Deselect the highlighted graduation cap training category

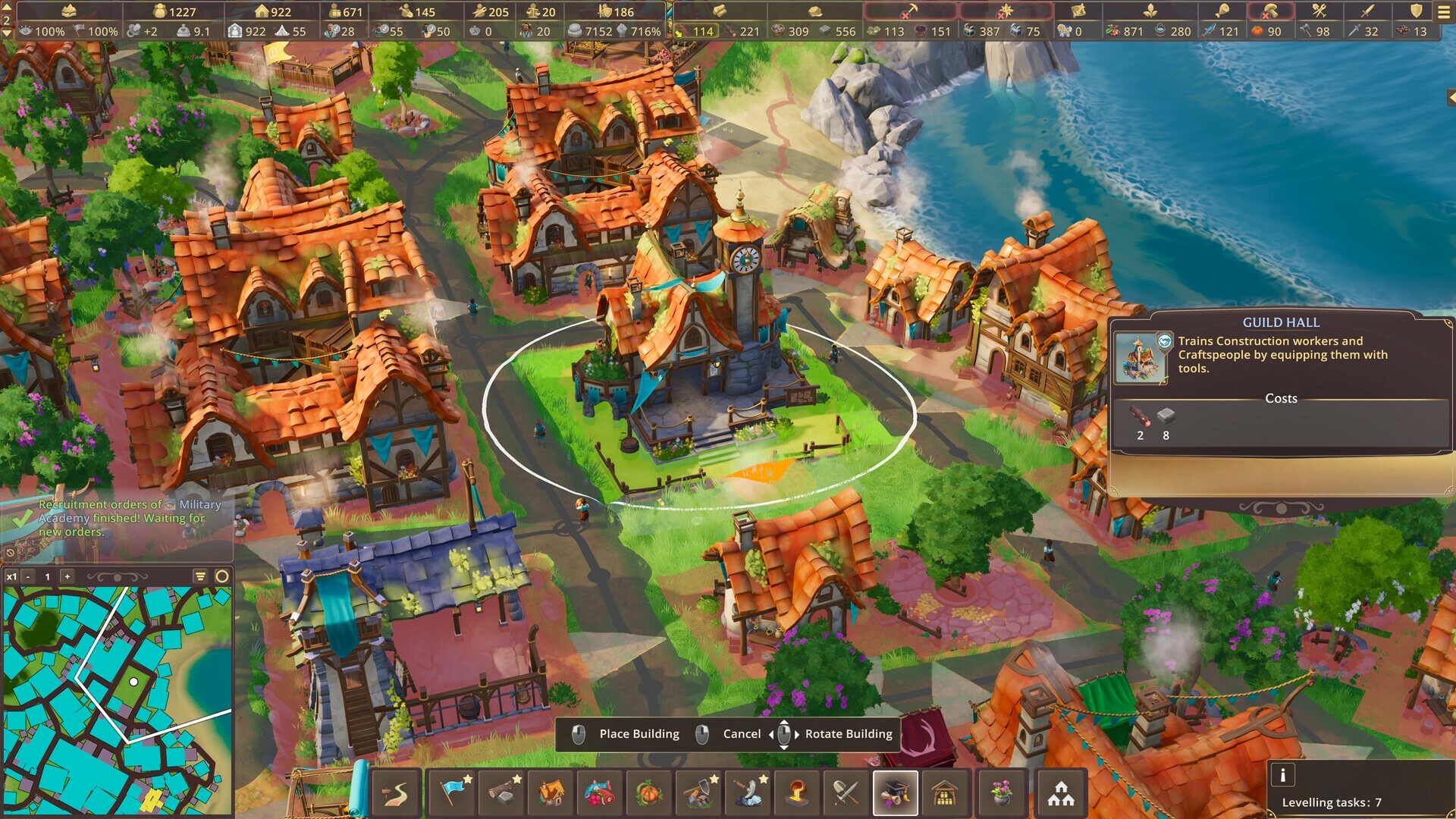pyautogui.click(x=894, y=792)
